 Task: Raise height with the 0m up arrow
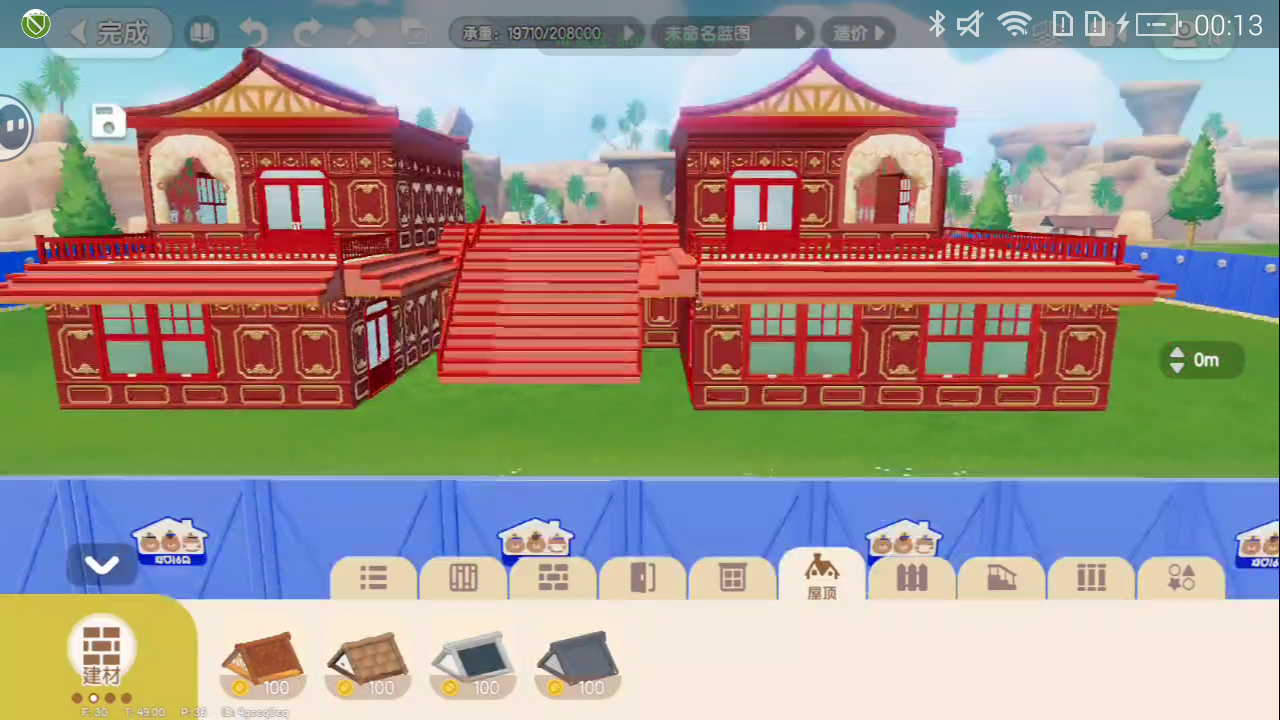pos(1176,352)
